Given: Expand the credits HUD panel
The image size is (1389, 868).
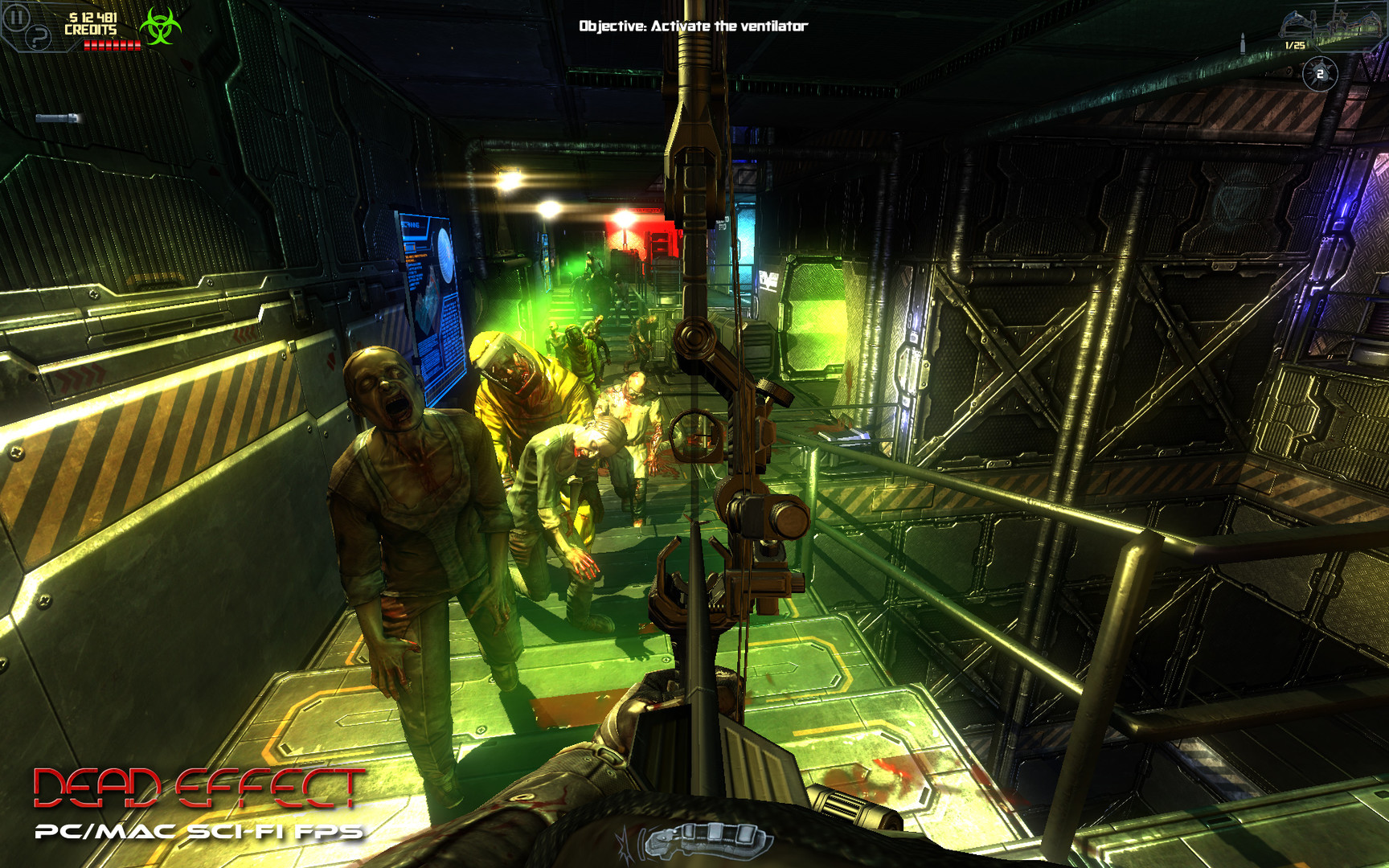Looking at the screenshot, I should coord(92,28).
